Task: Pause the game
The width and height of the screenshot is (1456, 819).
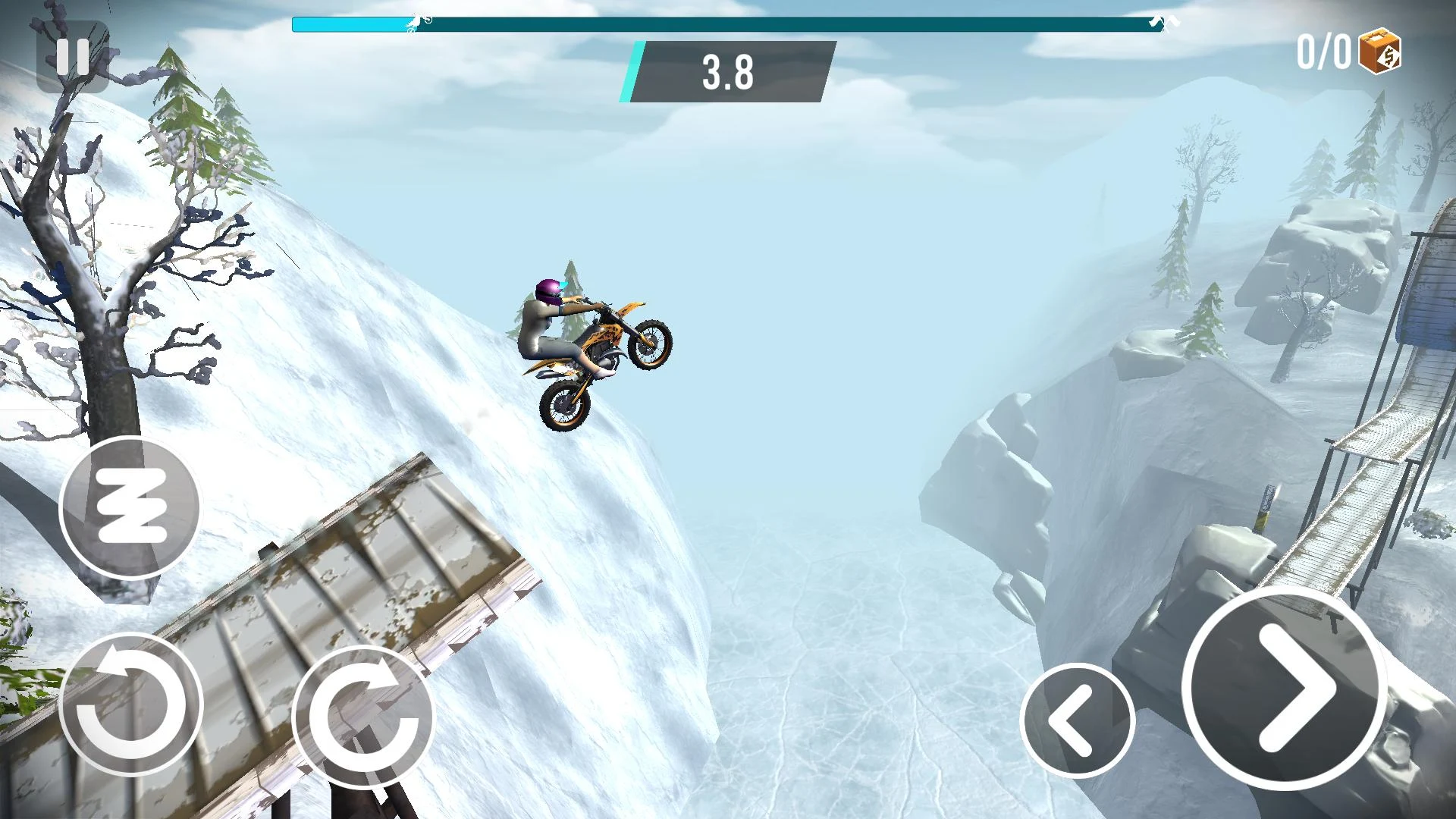Action: pos(72,55)
